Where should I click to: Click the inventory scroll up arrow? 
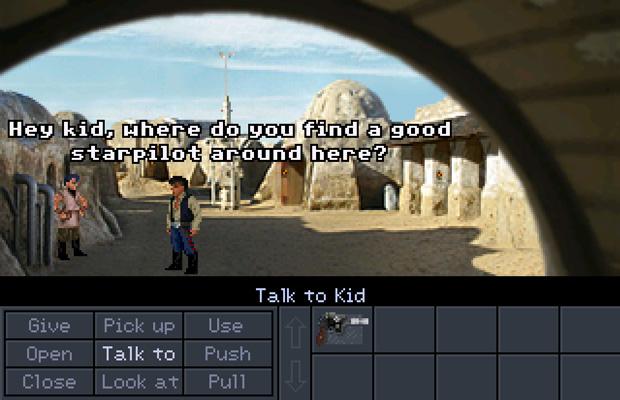pyautogui.click(x=296, y=330)
